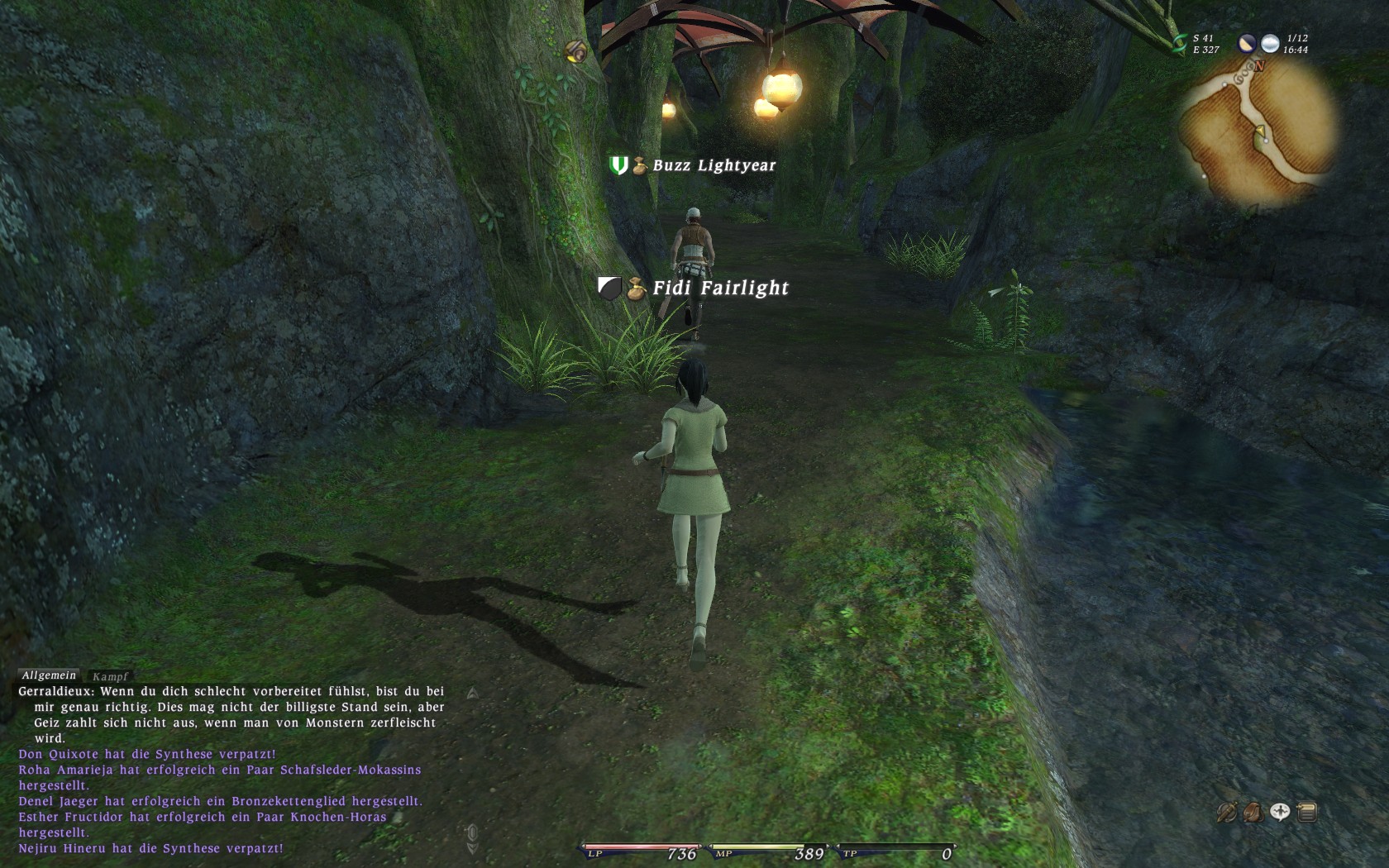Open the main menu list icon

coord(1307,813)
